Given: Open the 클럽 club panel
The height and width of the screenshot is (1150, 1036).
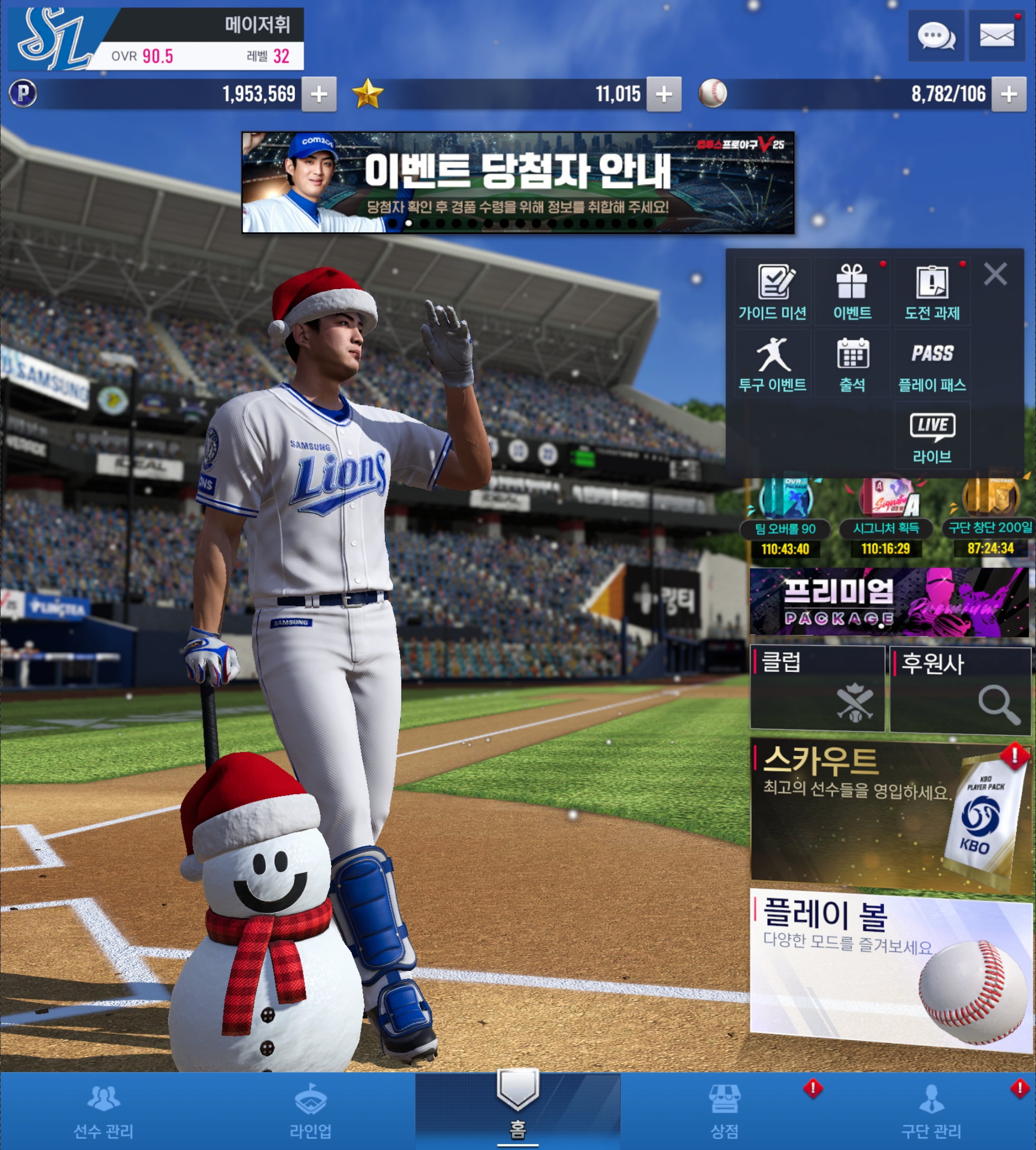Looking at the screenshot, I should pyautogui.click(x=818, y=688).
